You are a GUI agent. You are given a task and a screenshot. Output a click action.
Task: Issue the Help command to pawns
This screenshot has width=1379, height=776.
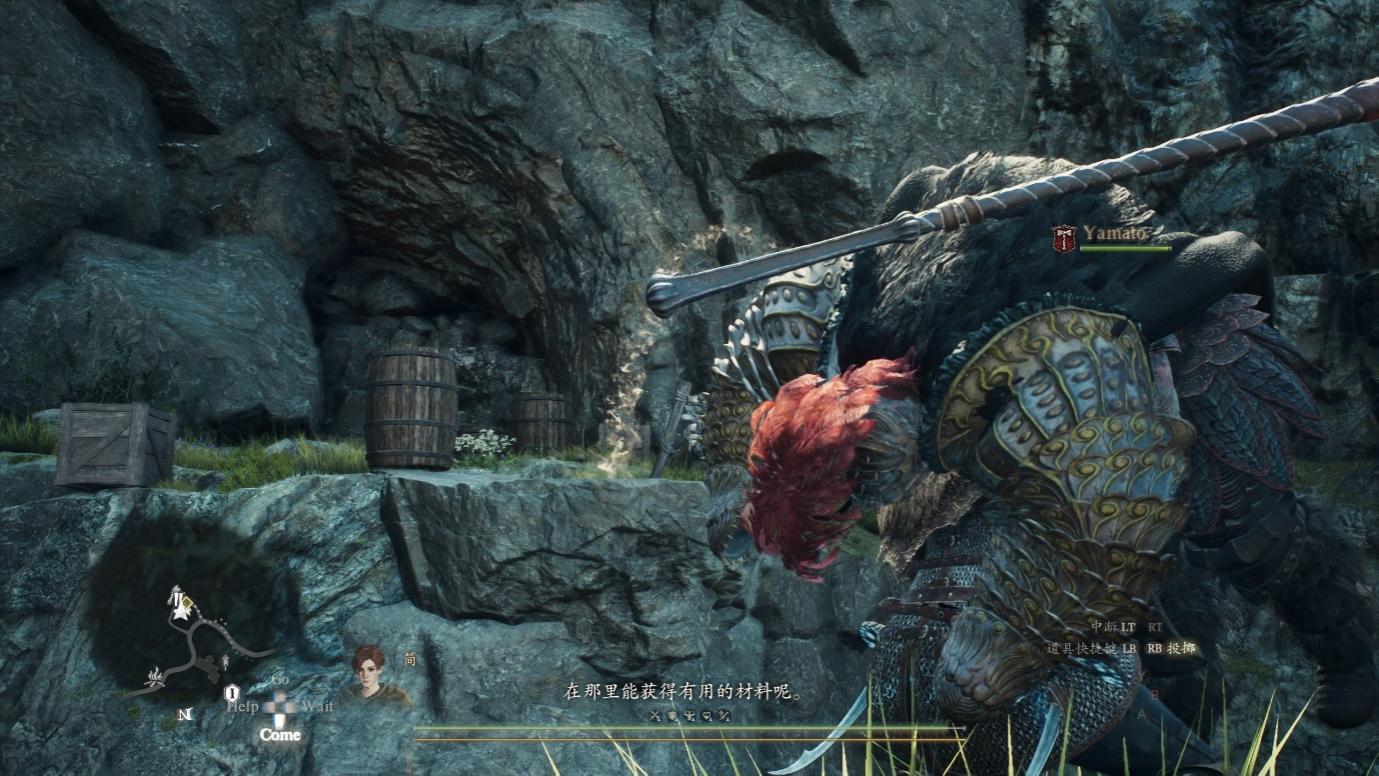[x=243, y=706]
